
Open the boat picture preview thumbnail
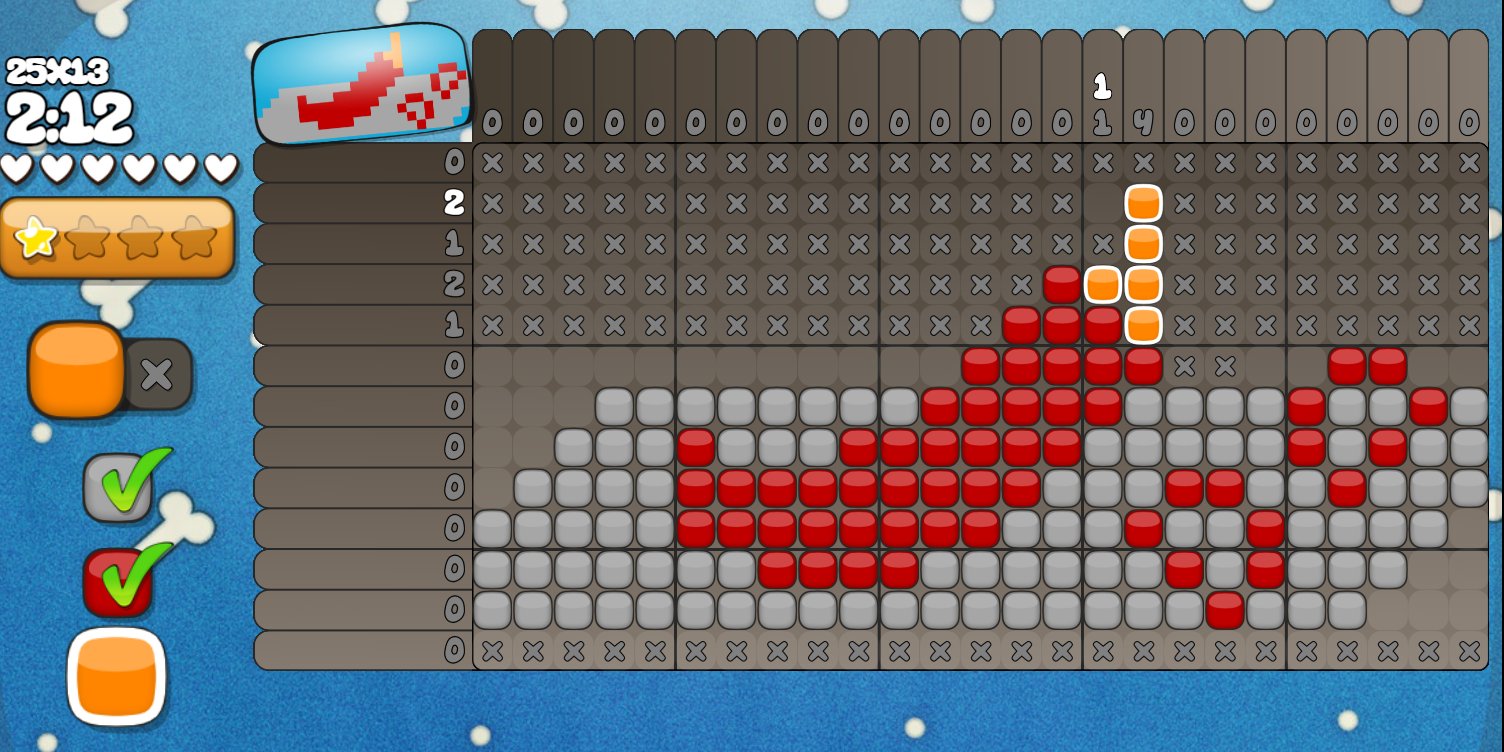[361, 84]
